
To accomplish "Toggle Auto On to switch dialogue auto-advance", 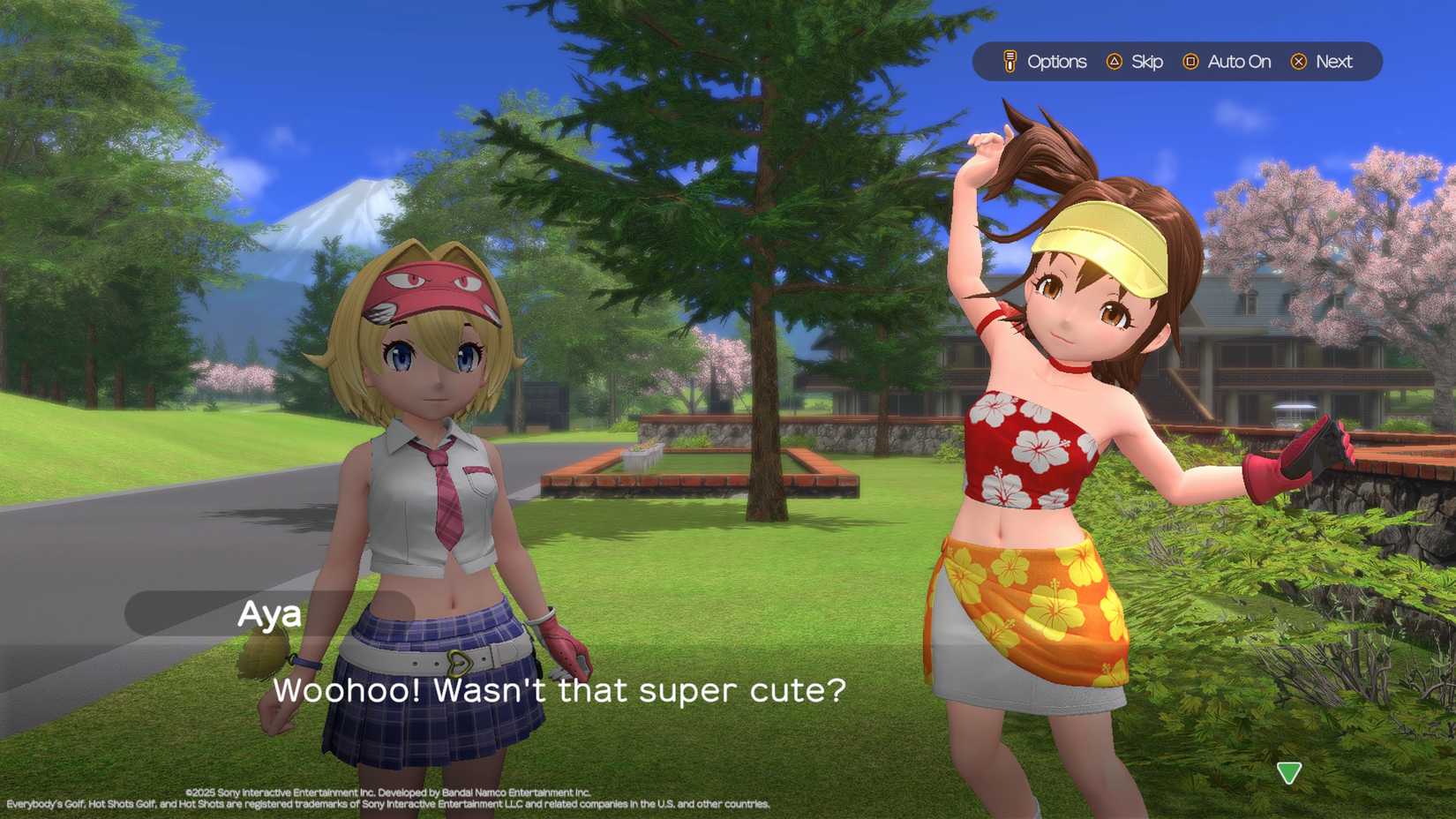I will pos(1239,62).
